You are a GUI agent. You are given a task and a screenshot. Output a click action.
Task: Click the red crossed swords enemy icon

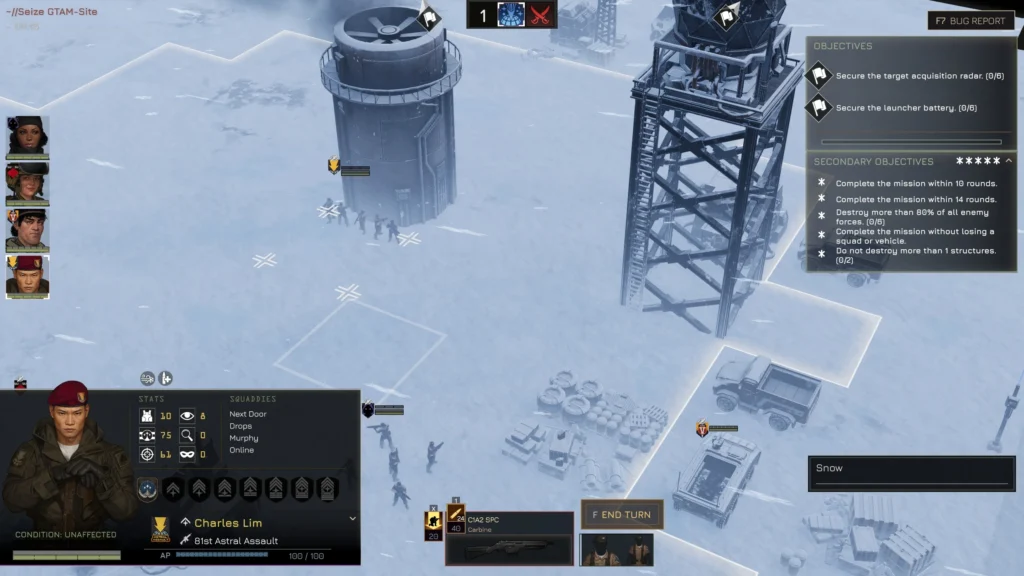click(540, 15)
